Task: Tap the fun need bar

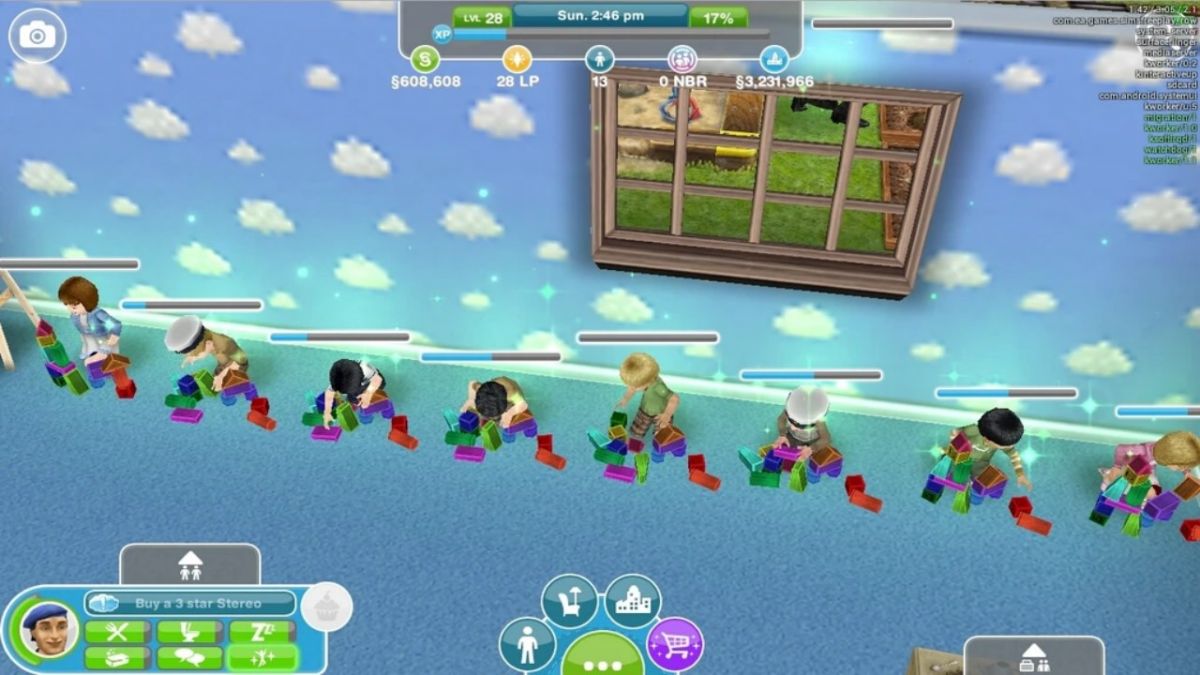Action: click(x=262, y=657)
